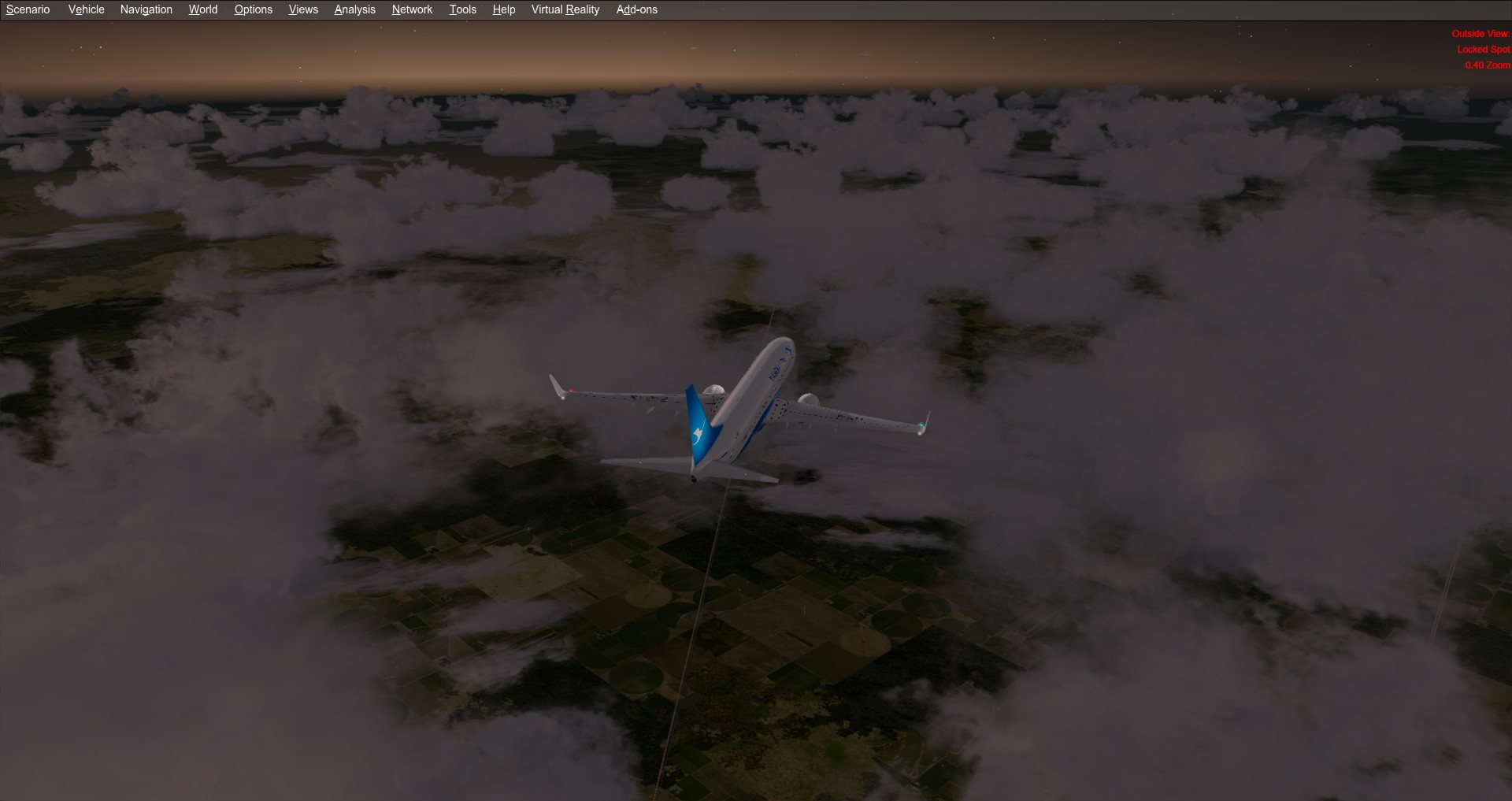Open the Tools menu
This screenshot has height=801, width=1512.
pos(461,9)
